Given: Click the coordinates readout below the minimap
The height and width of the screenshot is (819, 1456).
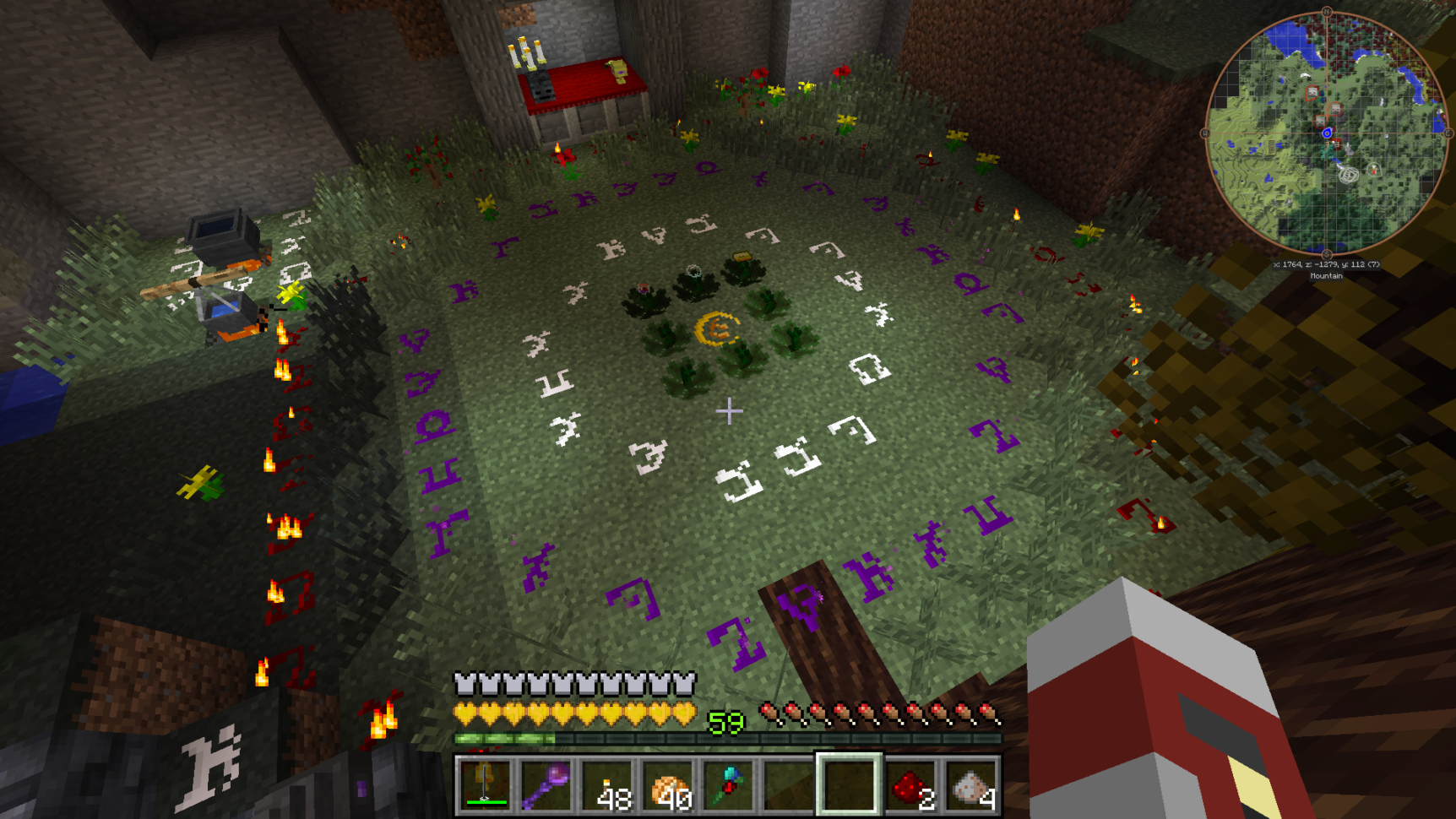Looking at the screenshot, I should click(1327, 264).
